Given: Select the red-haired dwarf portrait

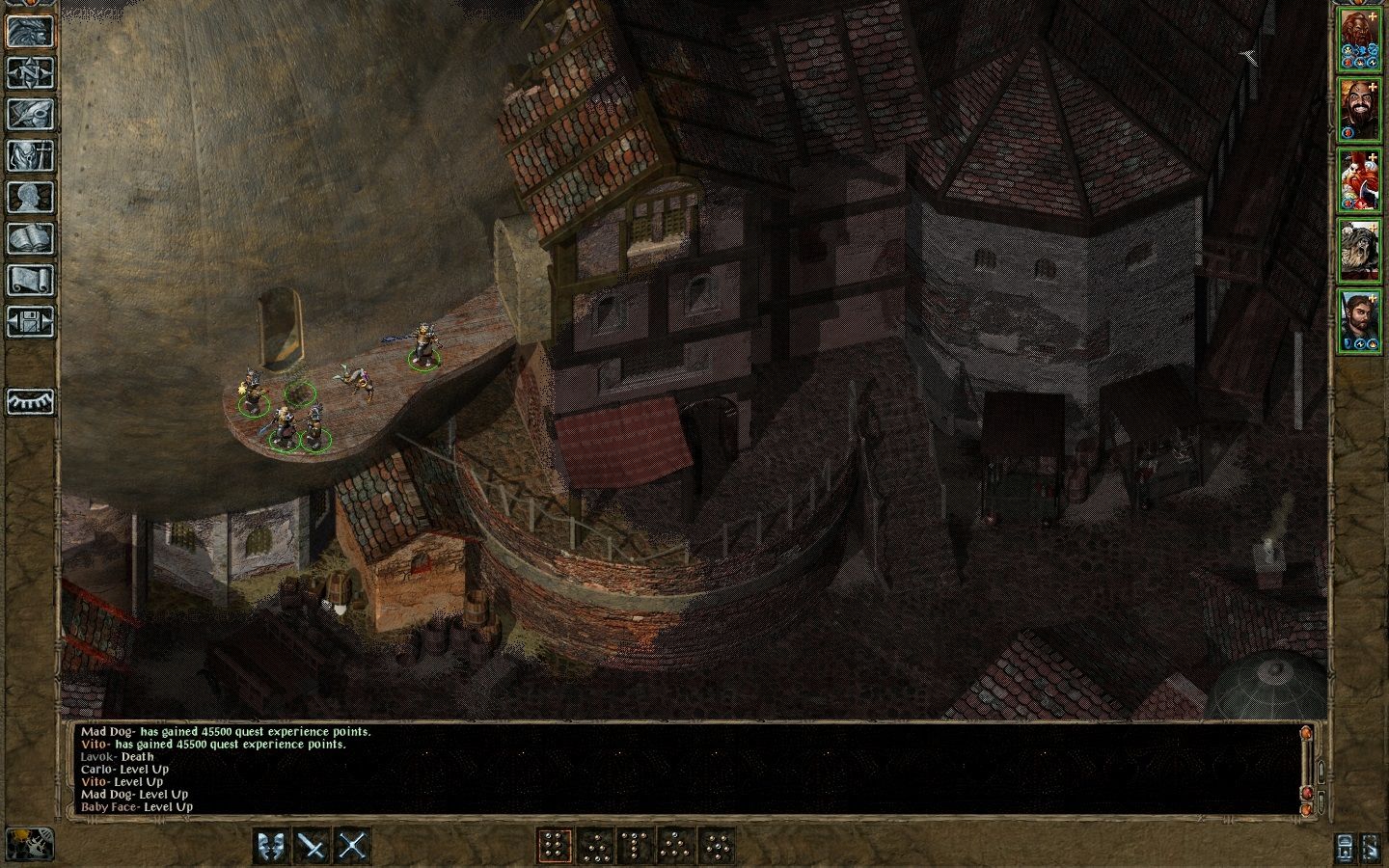Looking at the screenshot, I should 1359,39.
